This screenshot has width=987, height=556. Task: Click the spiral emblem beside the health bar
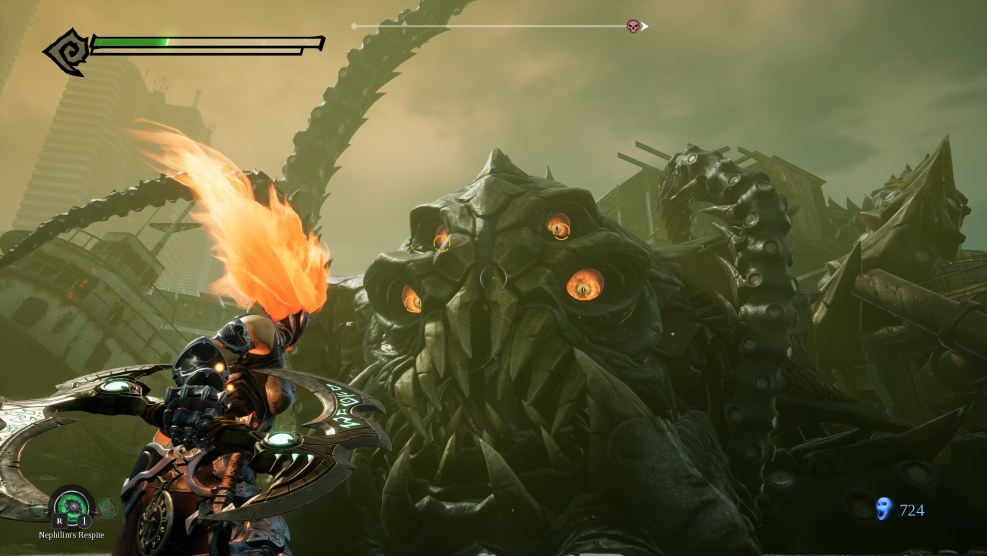coord(65,51)
